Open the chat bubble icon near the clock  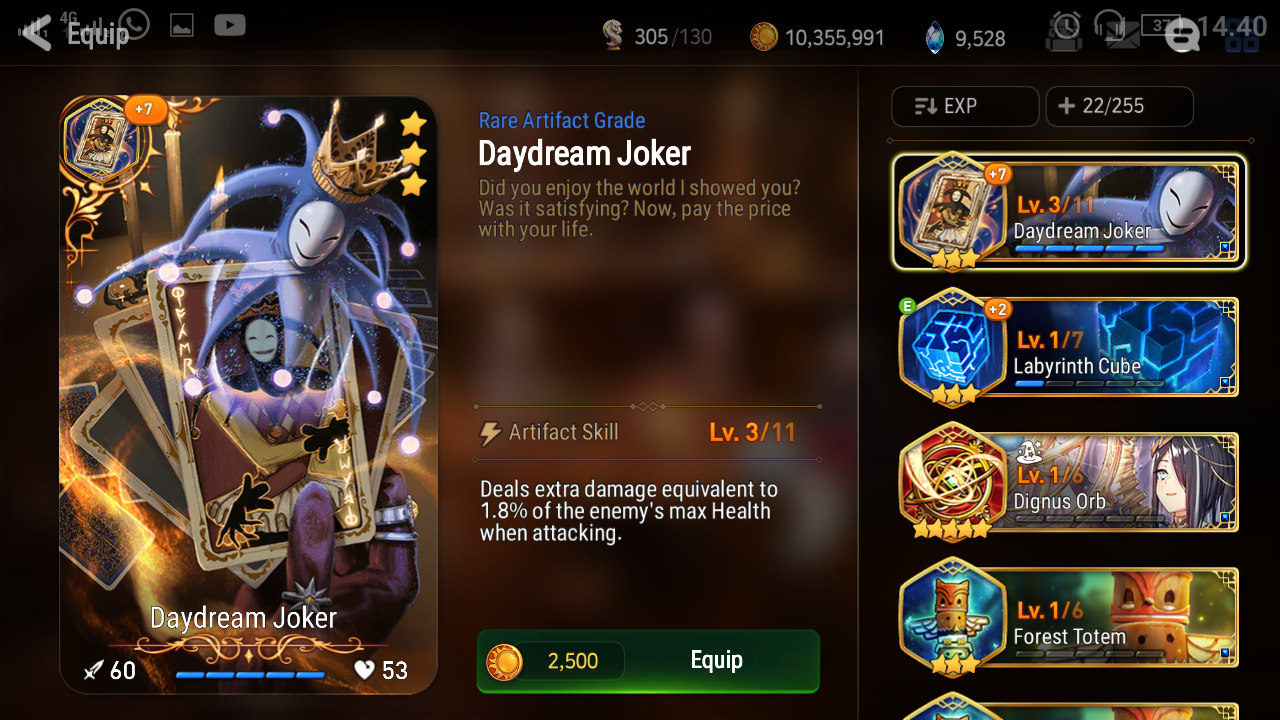(x=1182, y=35)
